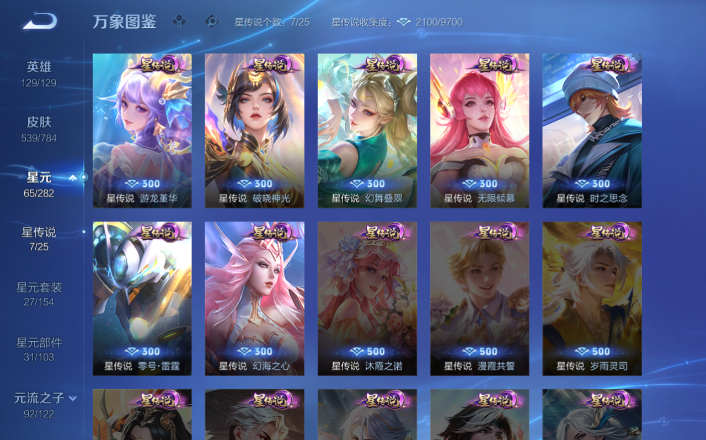View the 无限倾慕 skin card
This screenshot has height=440, width=706.
coord(479,128)
